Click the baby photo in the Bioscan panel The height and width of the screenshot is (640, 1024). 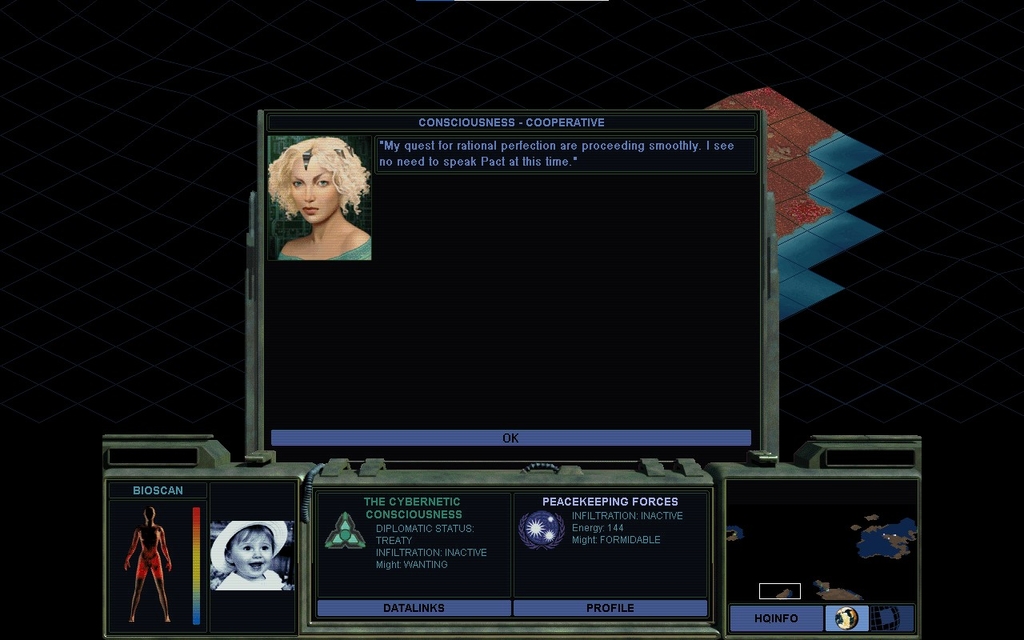[x=252, y=555]
